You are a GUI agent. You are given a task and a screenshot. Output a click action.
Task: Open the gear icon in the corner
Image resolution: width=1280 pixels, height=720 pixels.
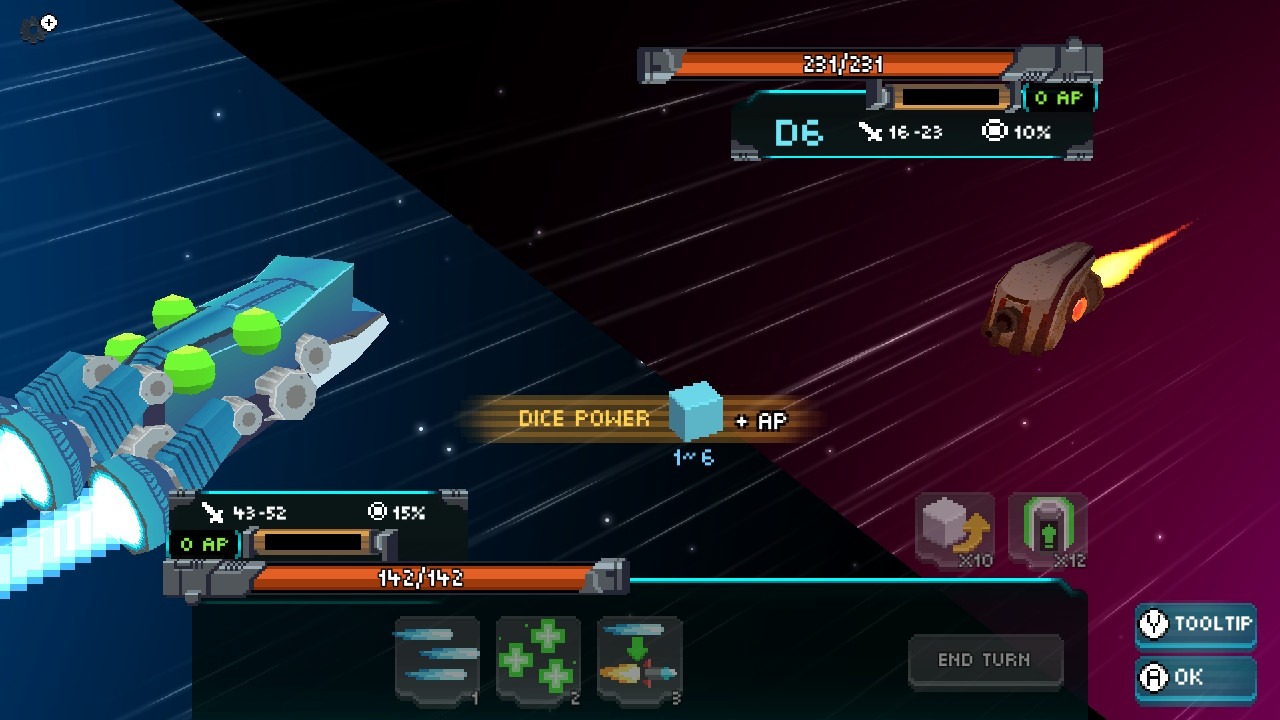pos(38,28)
